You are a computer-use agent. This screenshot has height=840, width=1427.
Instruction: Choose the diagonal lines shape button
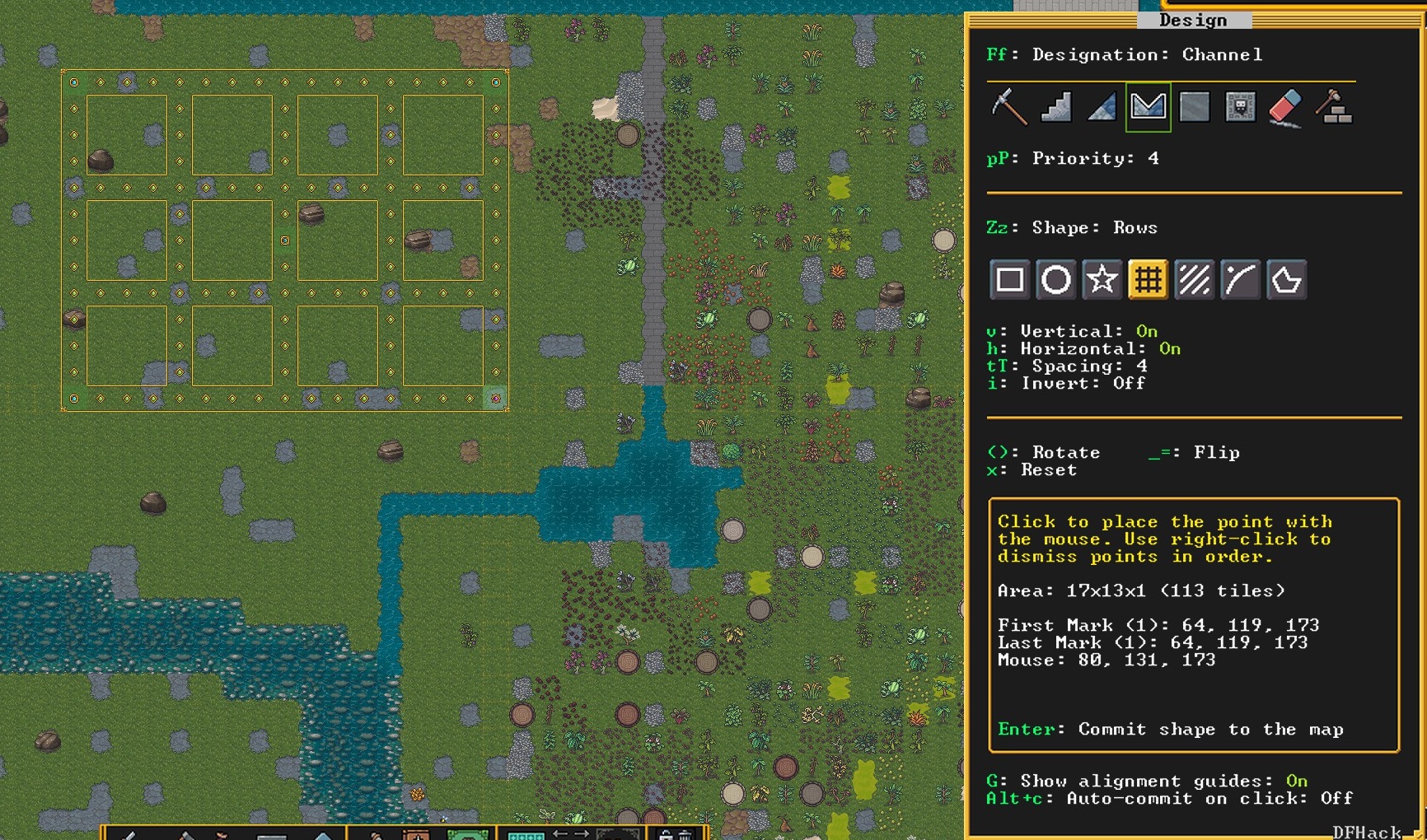tap(1195, 280)
